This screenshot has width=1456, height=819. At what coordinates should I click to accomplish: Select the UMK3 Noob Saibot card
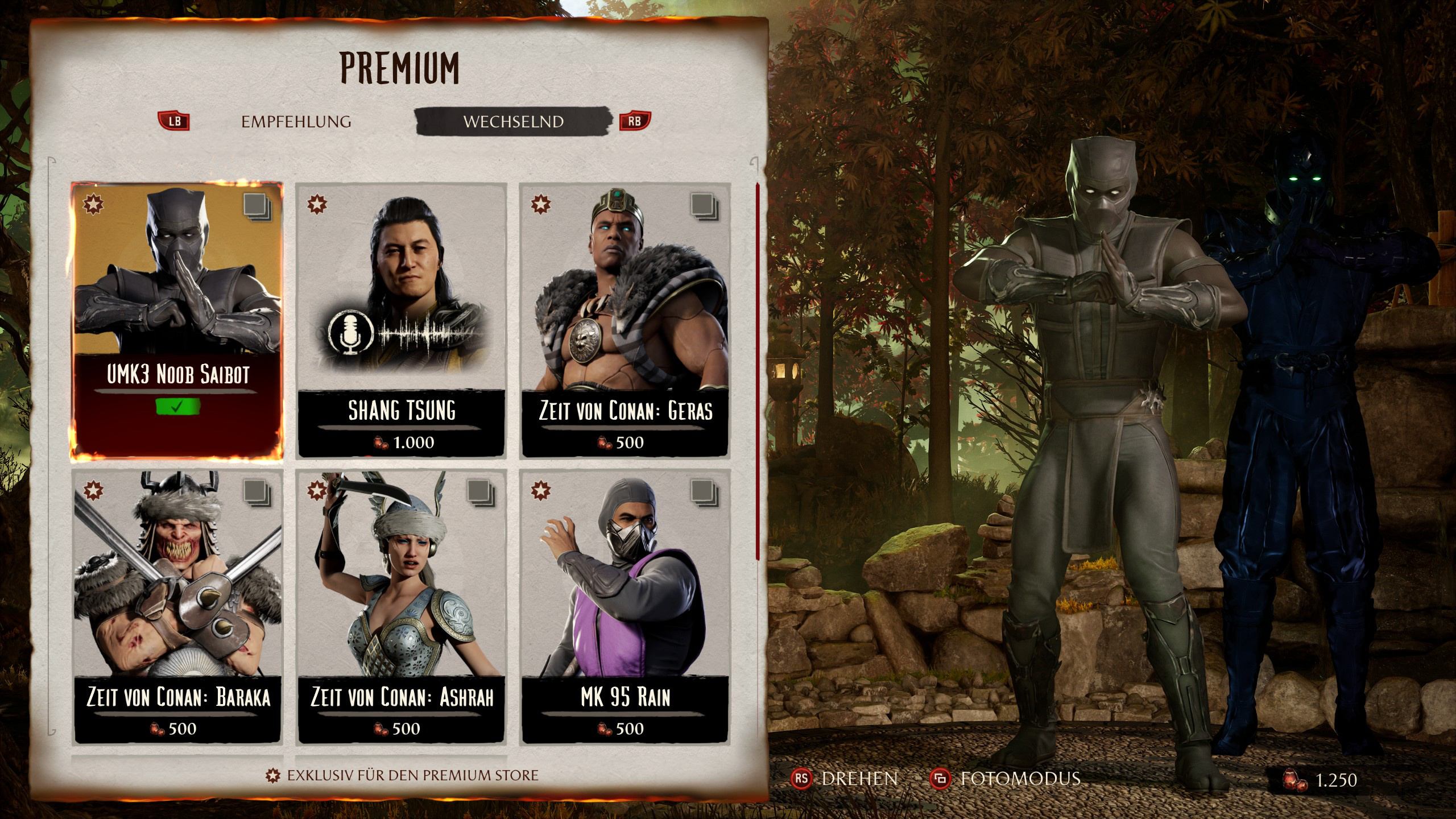pyautogui.click(x=177, y=320)
